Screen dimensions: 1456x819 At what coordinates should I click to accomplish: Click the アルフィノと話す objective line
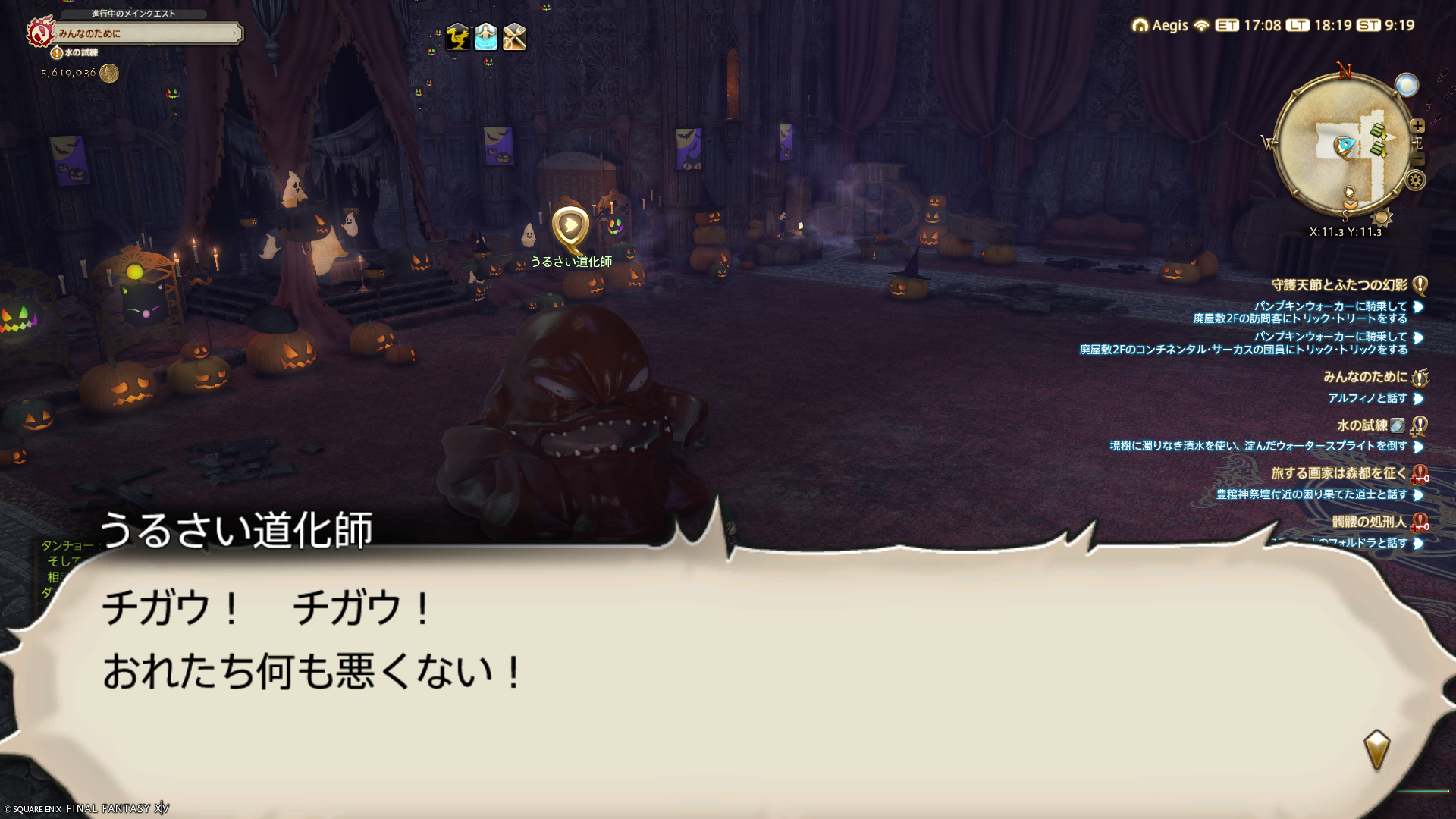click(x=1367, y=398)
